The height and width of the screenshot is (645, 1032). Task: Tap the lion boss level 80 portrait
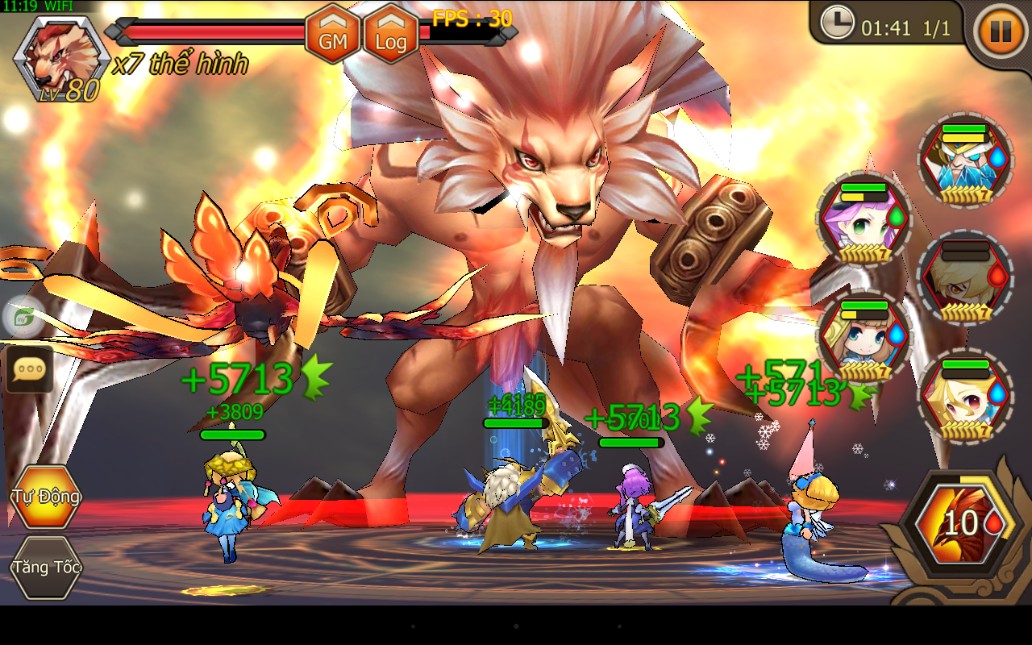[57, 58]
